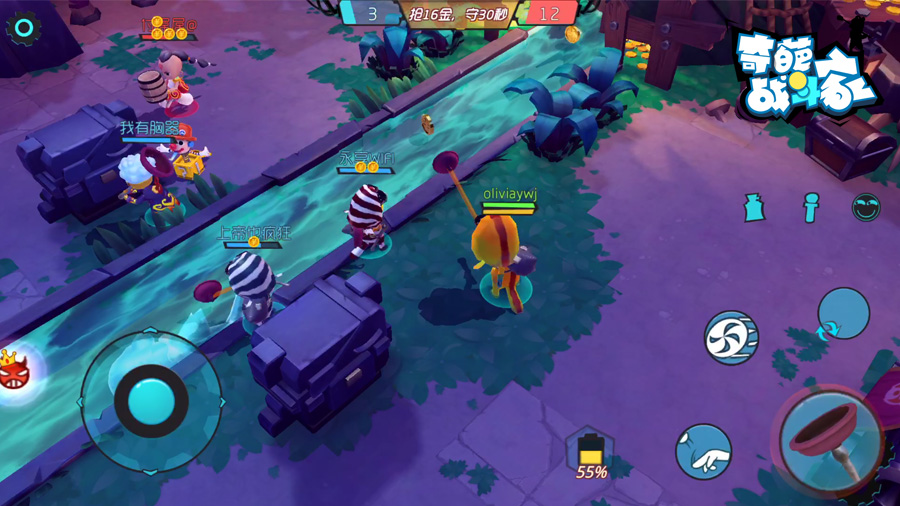Tap the pawn-shaped info icon

(x=810, y=207)
